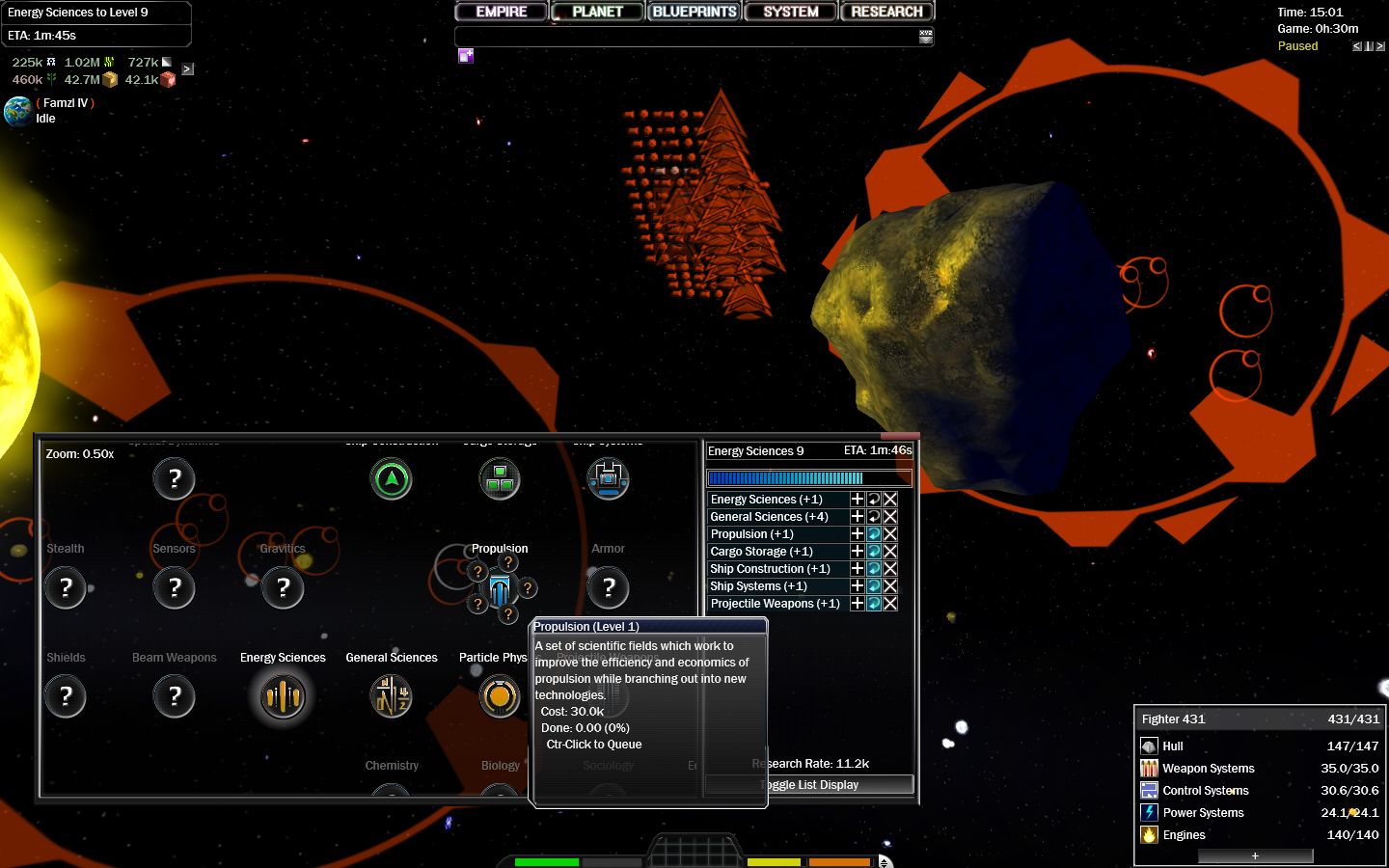Choose the Cargo Storage technology icon

click(x=500, y=478)
